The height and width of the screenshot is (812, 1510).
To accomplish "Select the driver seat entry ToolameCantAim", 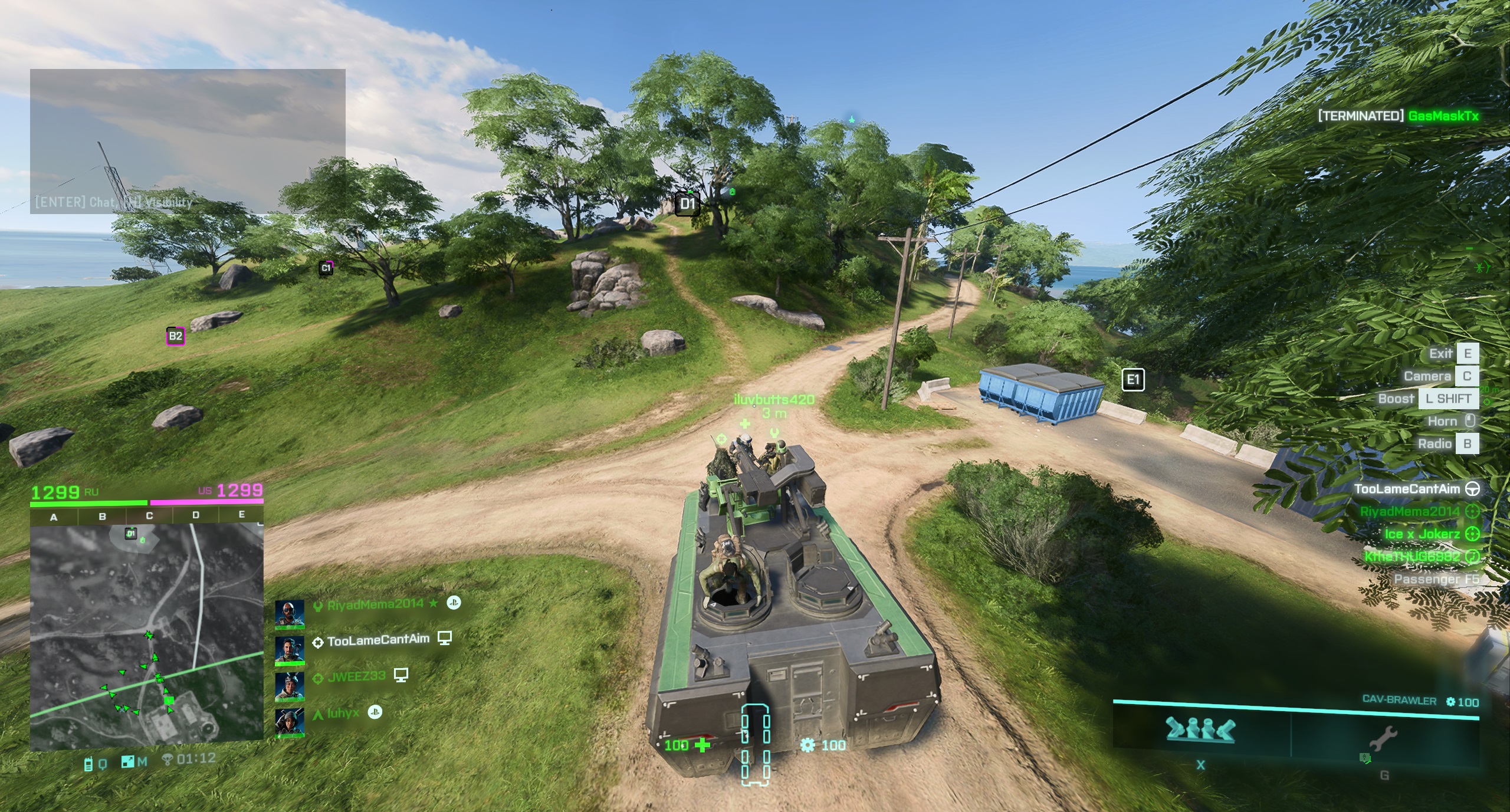I will click(x=1407, y=489).
